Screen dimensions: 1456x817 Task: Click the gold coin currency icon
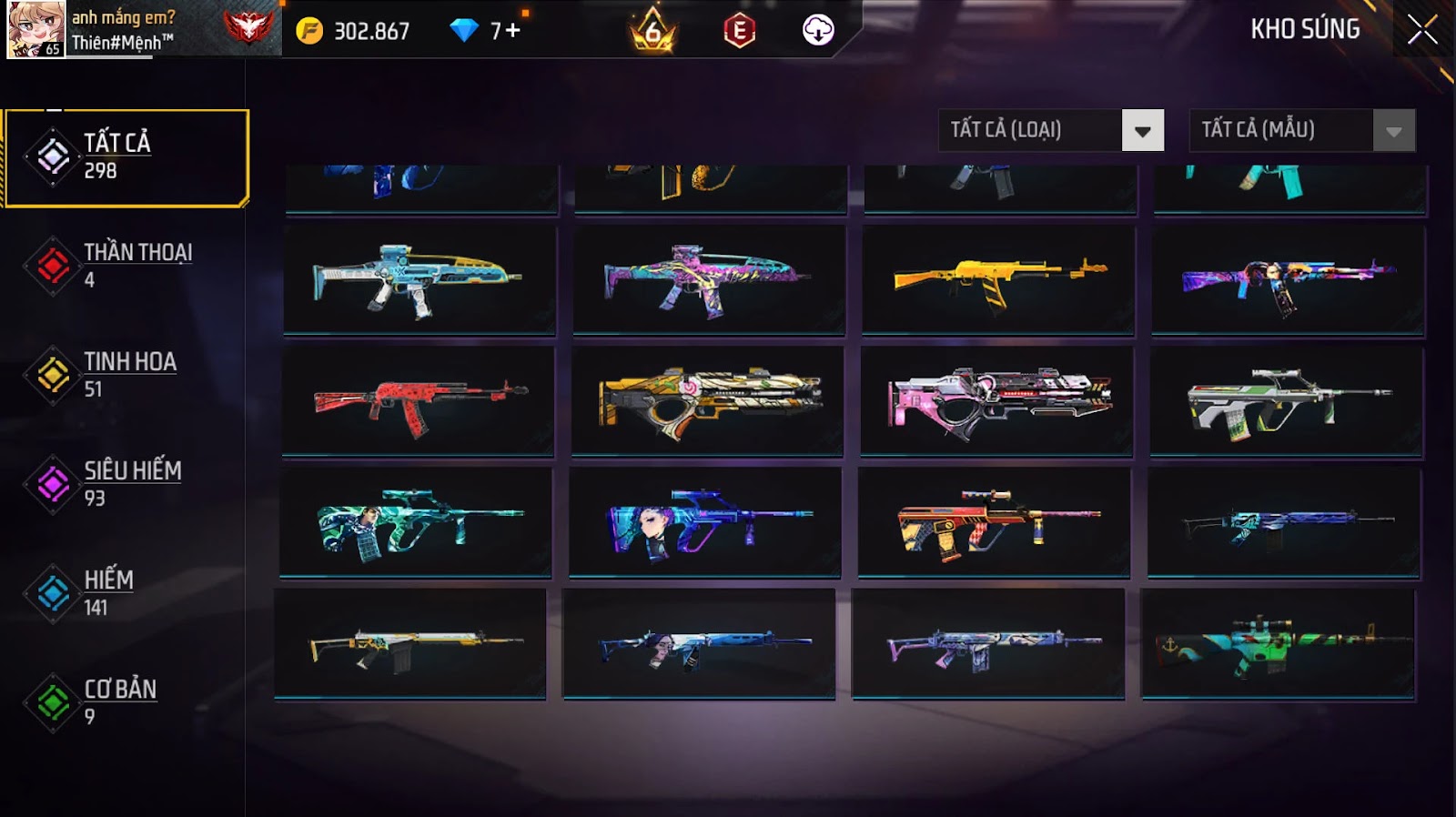point(309,32)
